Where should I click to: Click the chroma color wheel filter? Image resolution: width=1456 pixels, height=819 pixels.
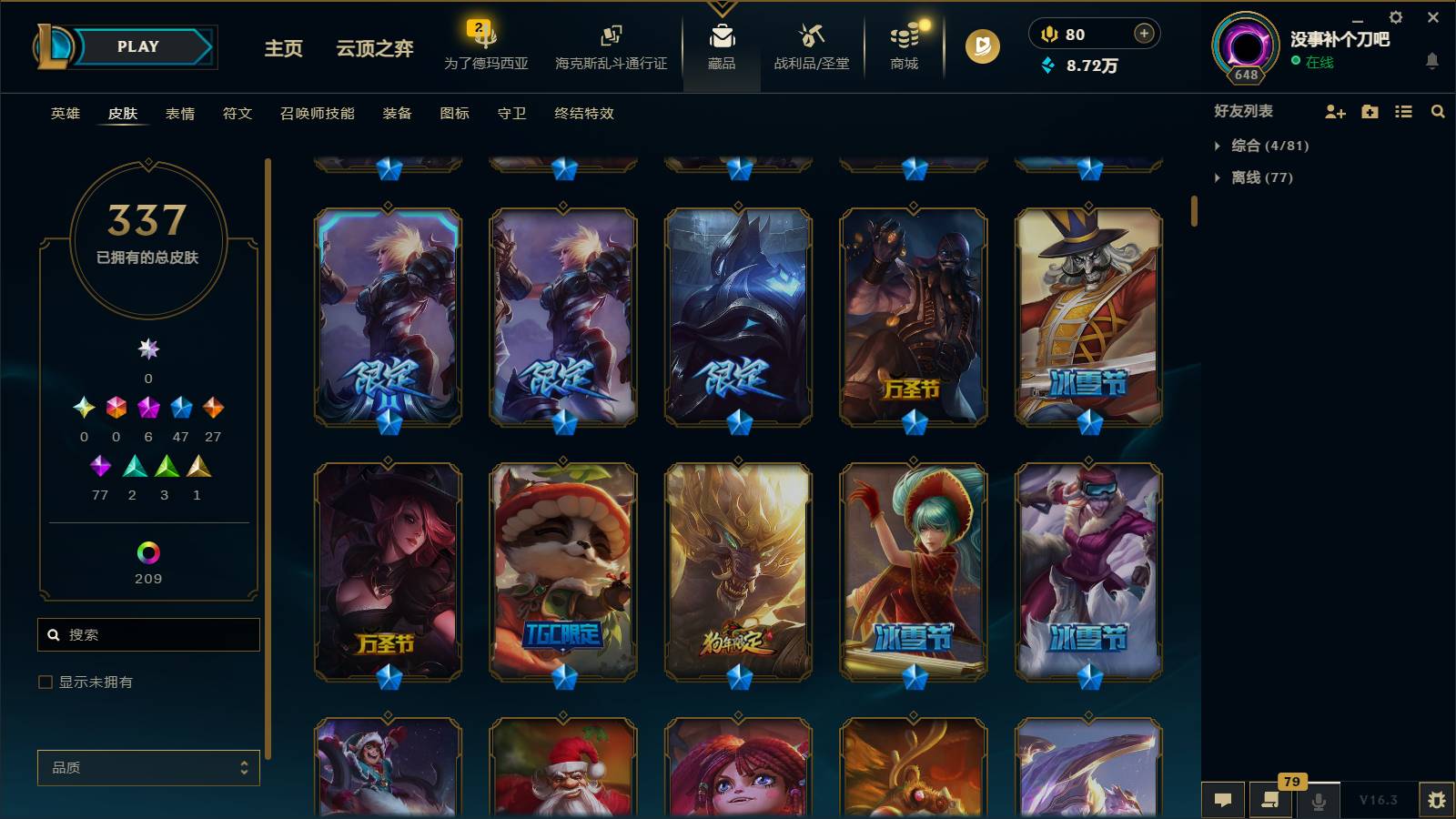(x=147, y=551)
